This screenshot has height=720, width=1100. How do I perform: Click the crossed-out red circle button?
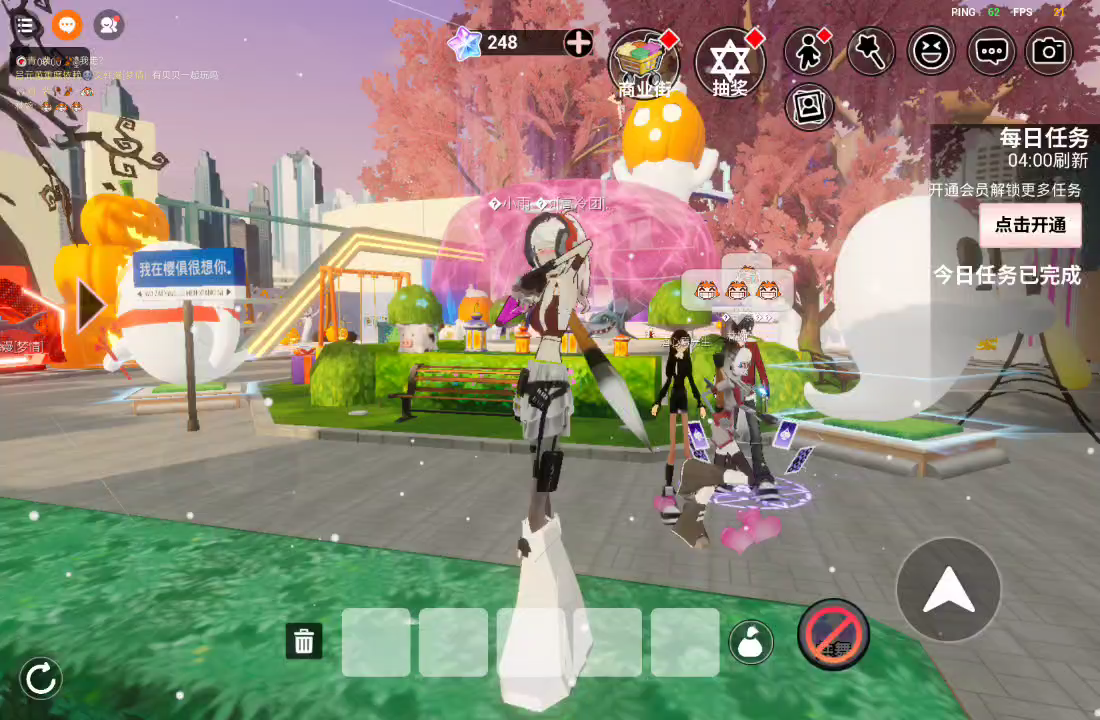833,634
